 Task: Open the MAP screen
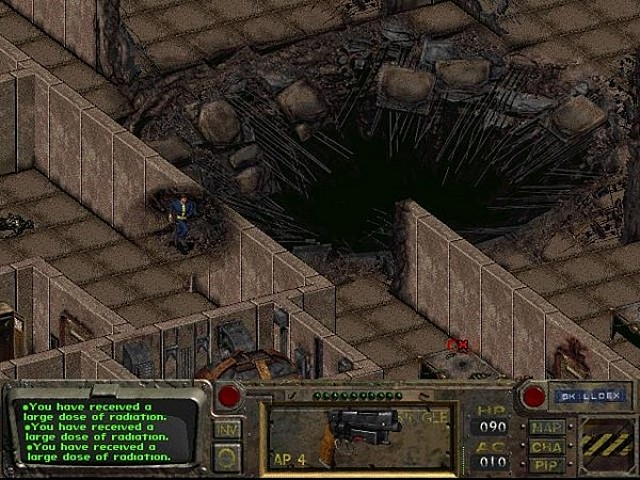tap(547, 427)
